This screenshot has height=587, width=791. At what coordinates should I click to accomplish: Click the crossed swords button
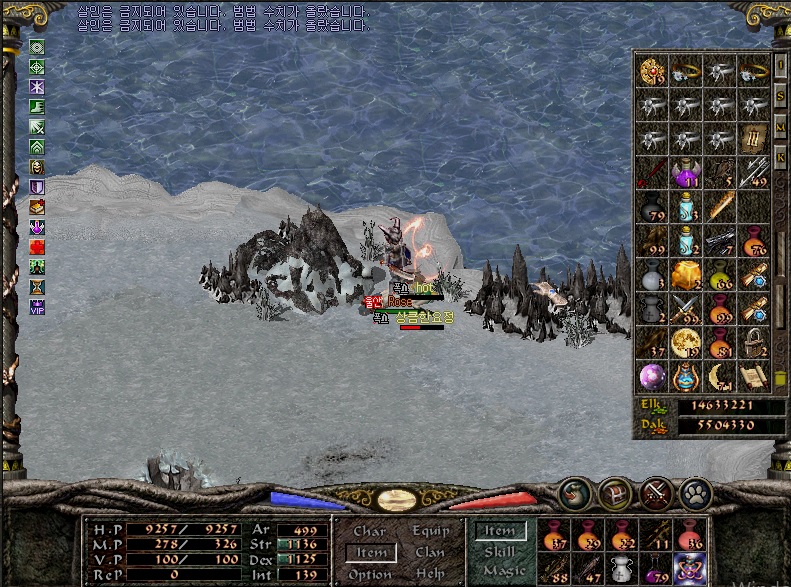coord(655,493)
